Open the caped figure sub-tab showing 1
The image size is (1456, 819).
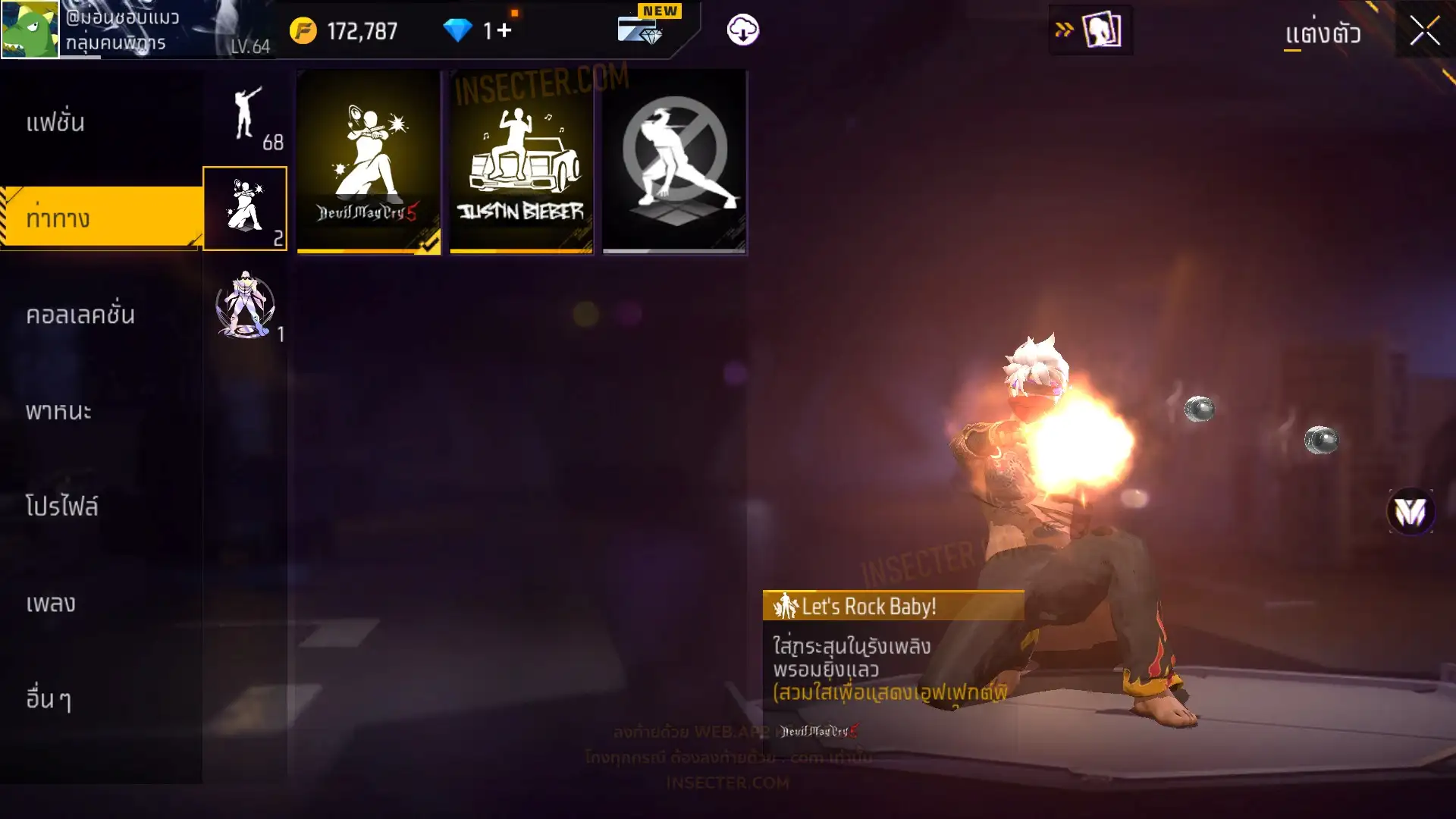pyautogui.click(x=245, y=305)
